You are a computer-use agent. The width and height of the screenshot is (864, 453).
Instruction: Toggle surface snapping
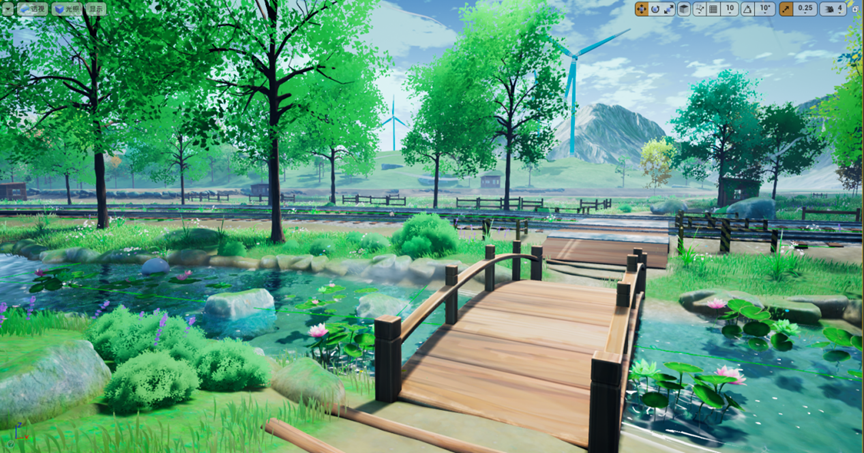[x=699, y=9]
